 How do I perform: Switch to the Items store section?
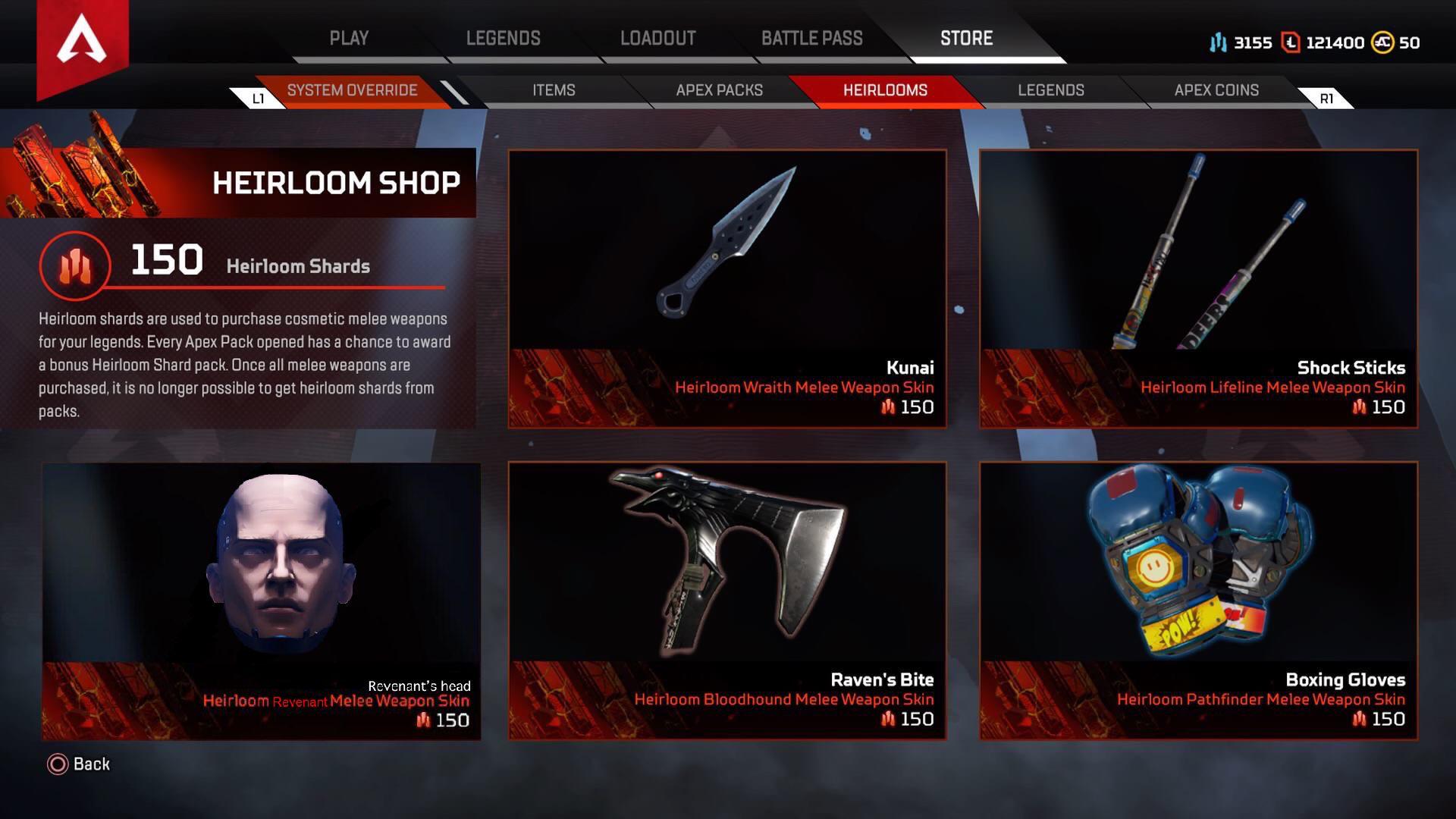[554, 90]
